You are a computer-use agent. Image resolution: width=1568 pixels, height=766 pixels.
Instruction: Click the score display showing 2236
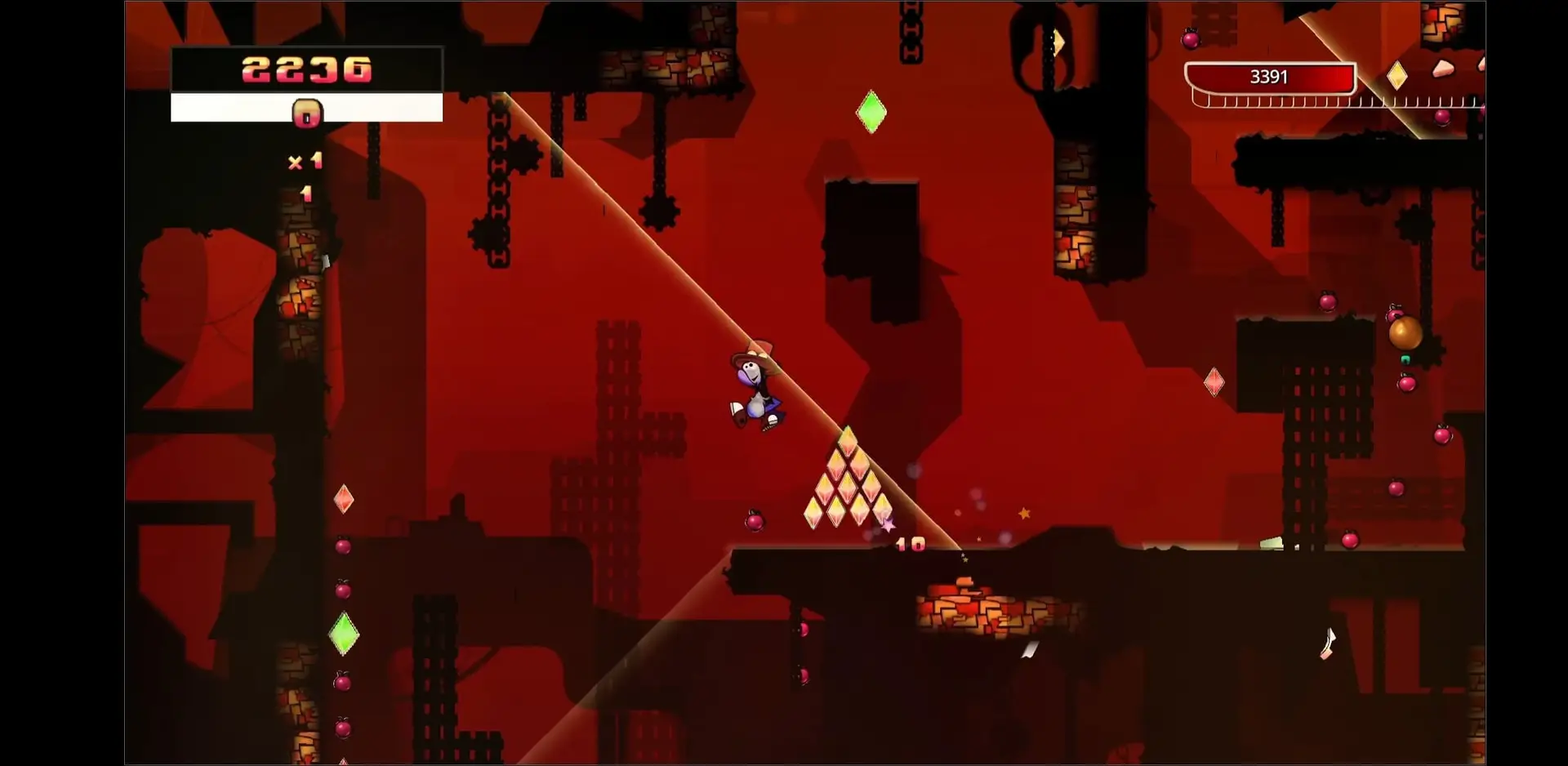305,70
